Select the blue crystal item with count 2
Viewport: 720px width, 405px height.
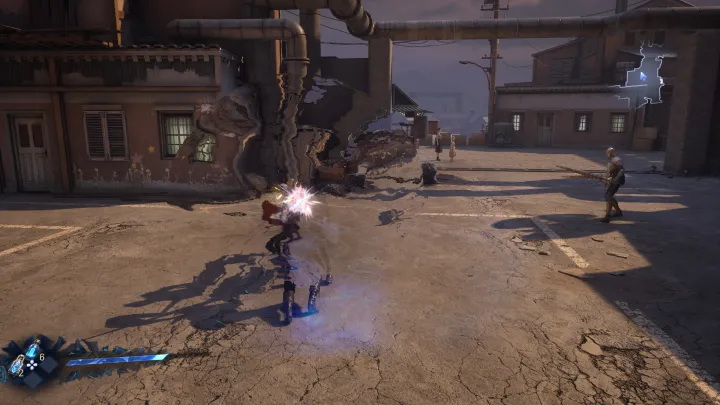(x=17, y=367)
